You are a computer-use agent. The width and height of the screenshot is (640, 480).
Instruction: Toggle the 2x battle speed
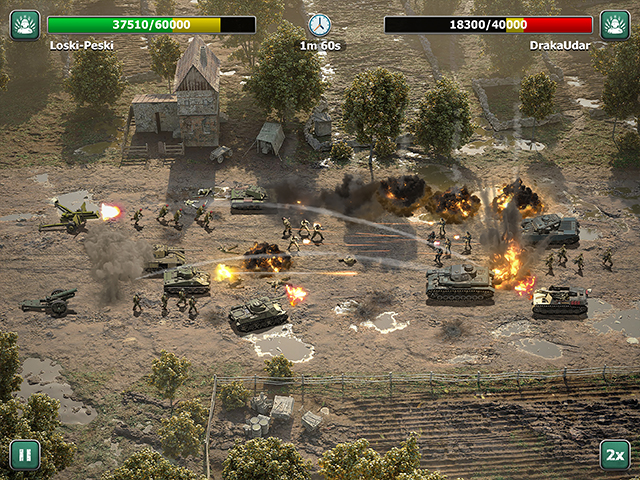pyautogui.click(x=615, y=455)
